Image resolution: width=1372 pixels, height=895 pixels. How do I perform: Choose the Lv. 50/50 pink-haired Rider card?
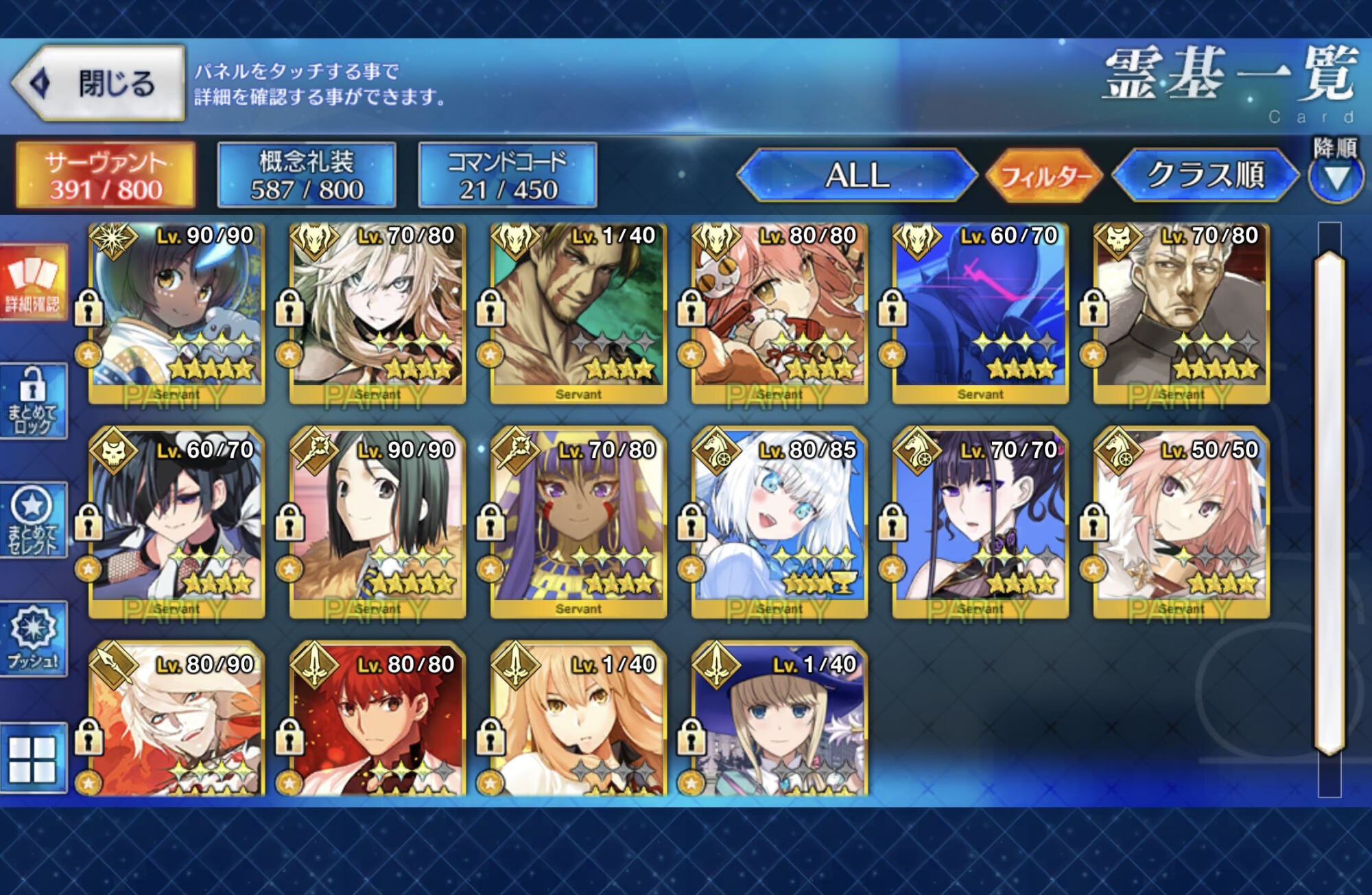(x=1181, y=525)
